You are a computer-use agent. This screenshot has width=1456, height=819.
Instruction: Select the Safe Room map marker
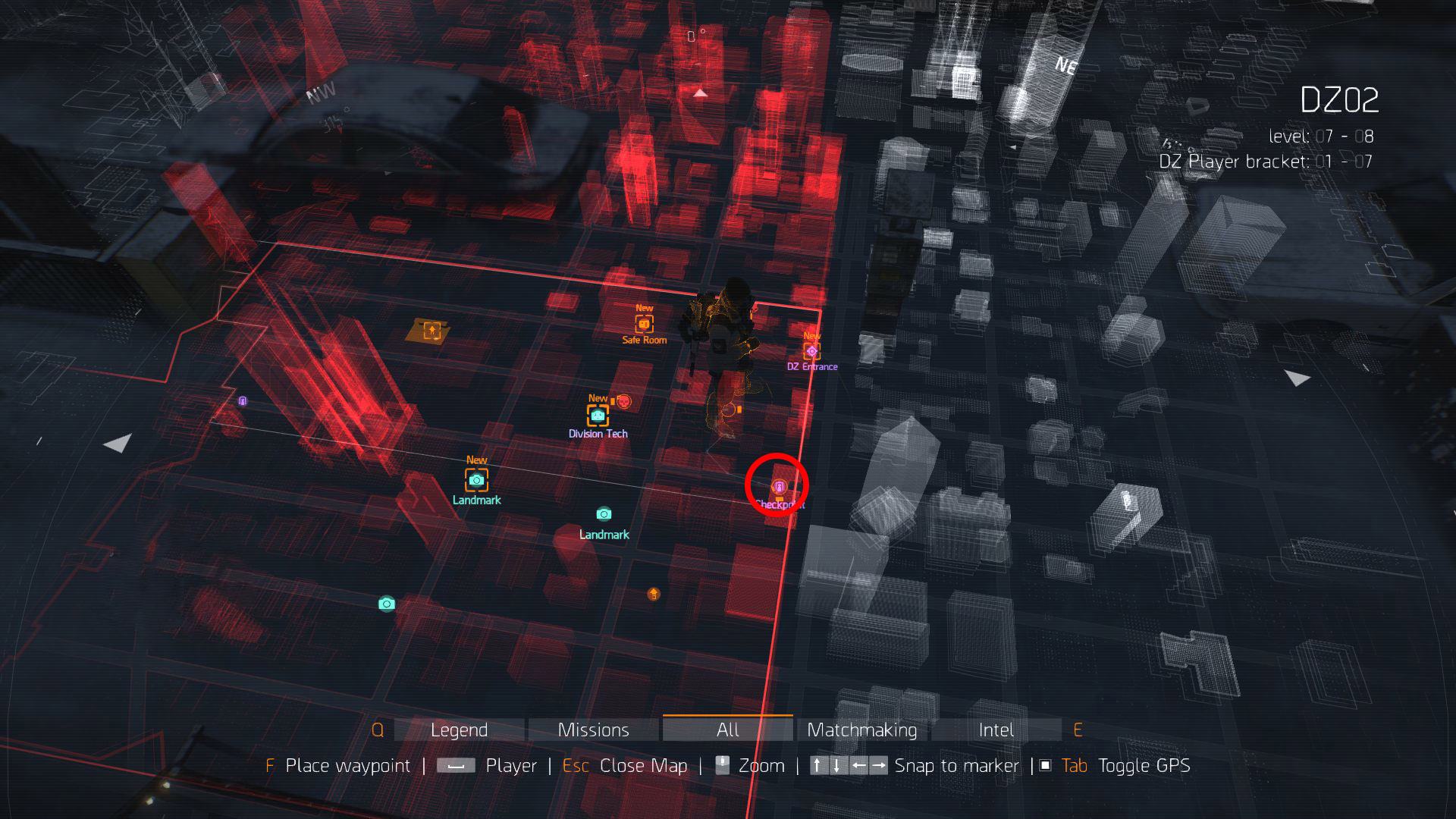click(x=644, y=325)
